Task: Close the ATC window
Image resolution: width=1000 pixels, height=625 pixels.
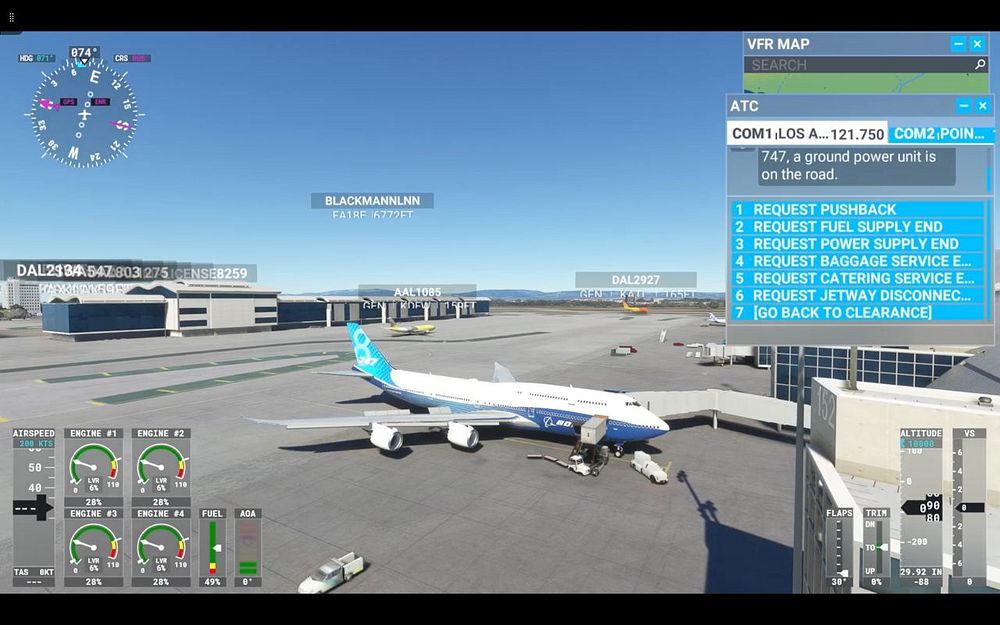Action: [983, 106]
